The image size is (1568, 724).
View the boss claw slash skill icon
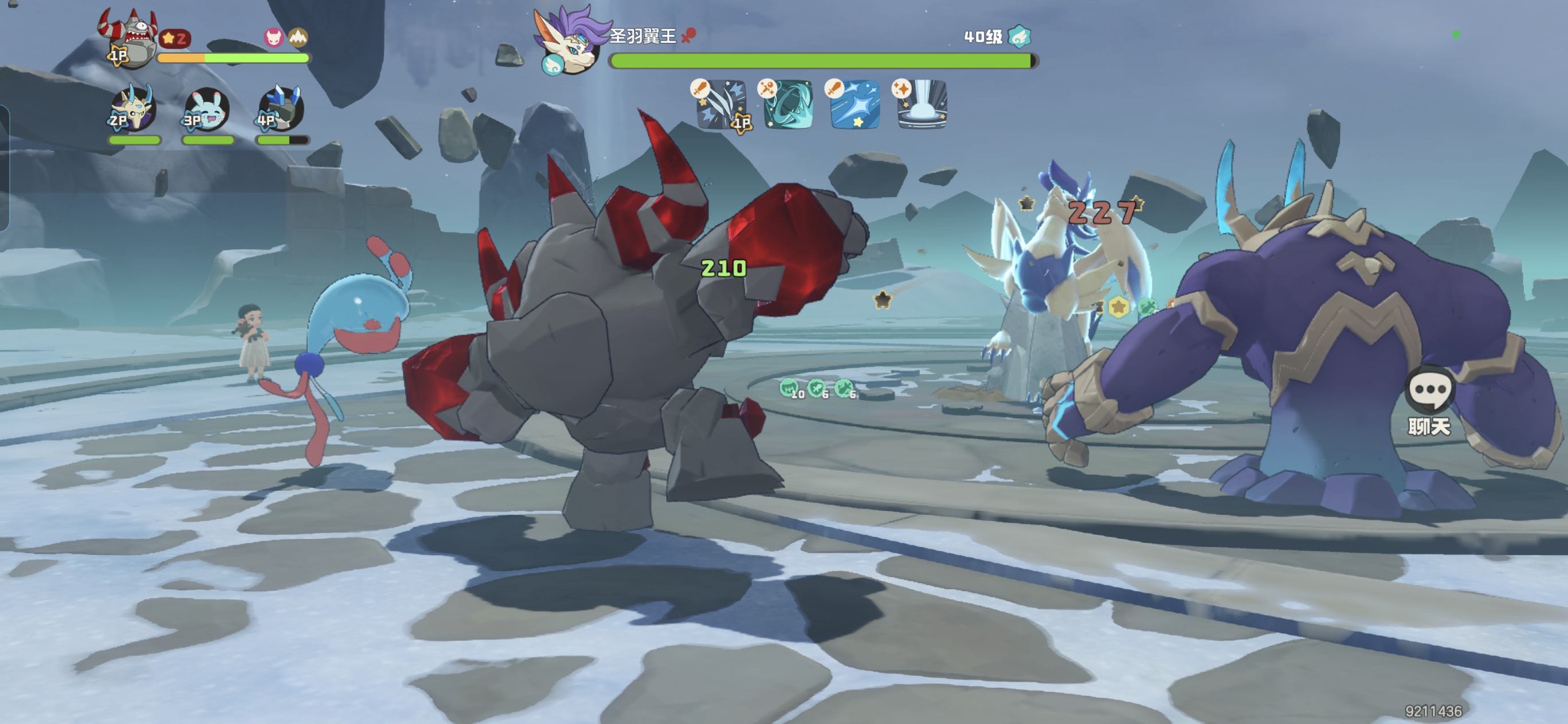tap(722, 105)
